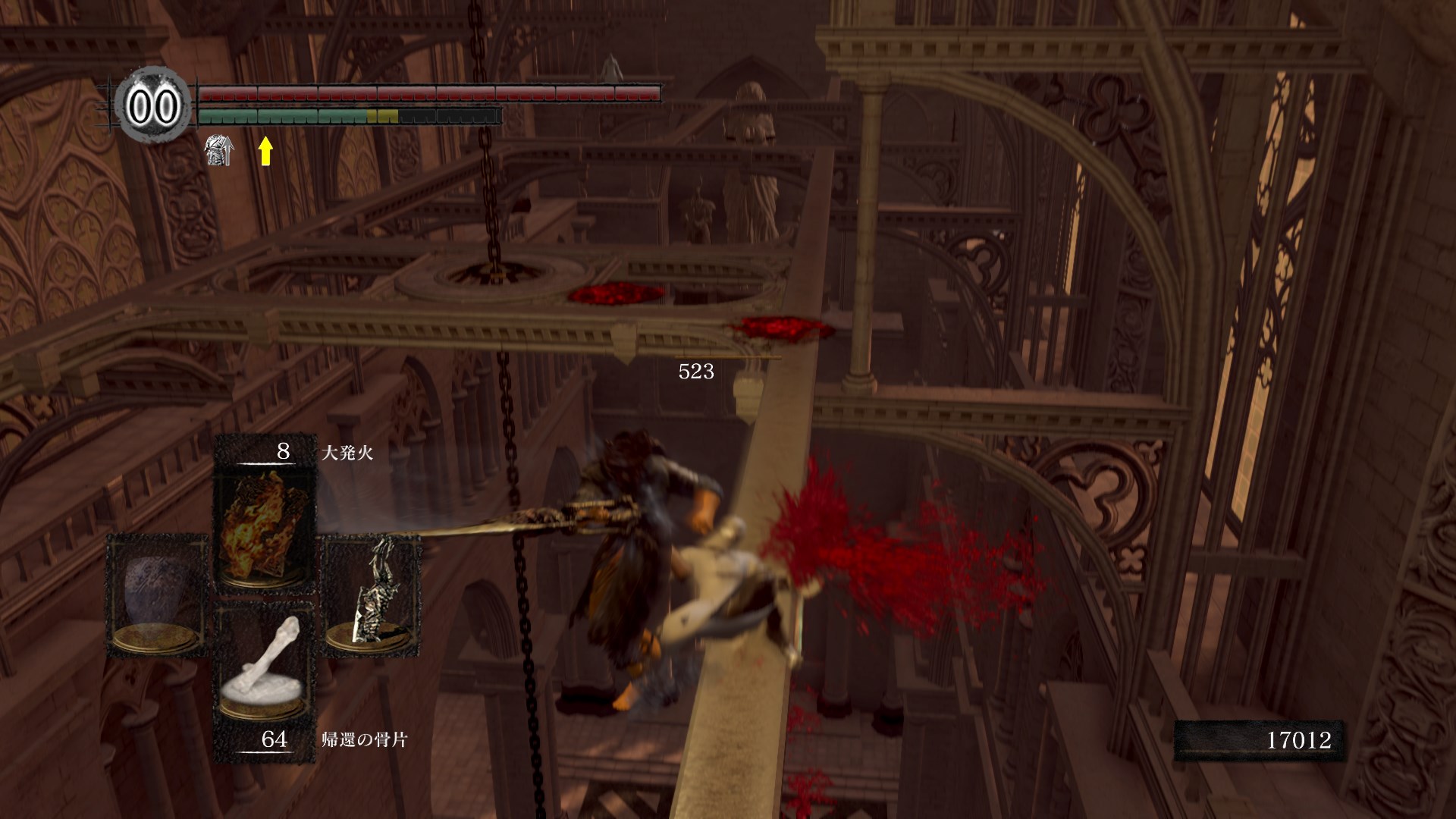Click the yellow up-arrow buff icon
This screenshot has height=819, width=1456.
click(x=265, y=151)
